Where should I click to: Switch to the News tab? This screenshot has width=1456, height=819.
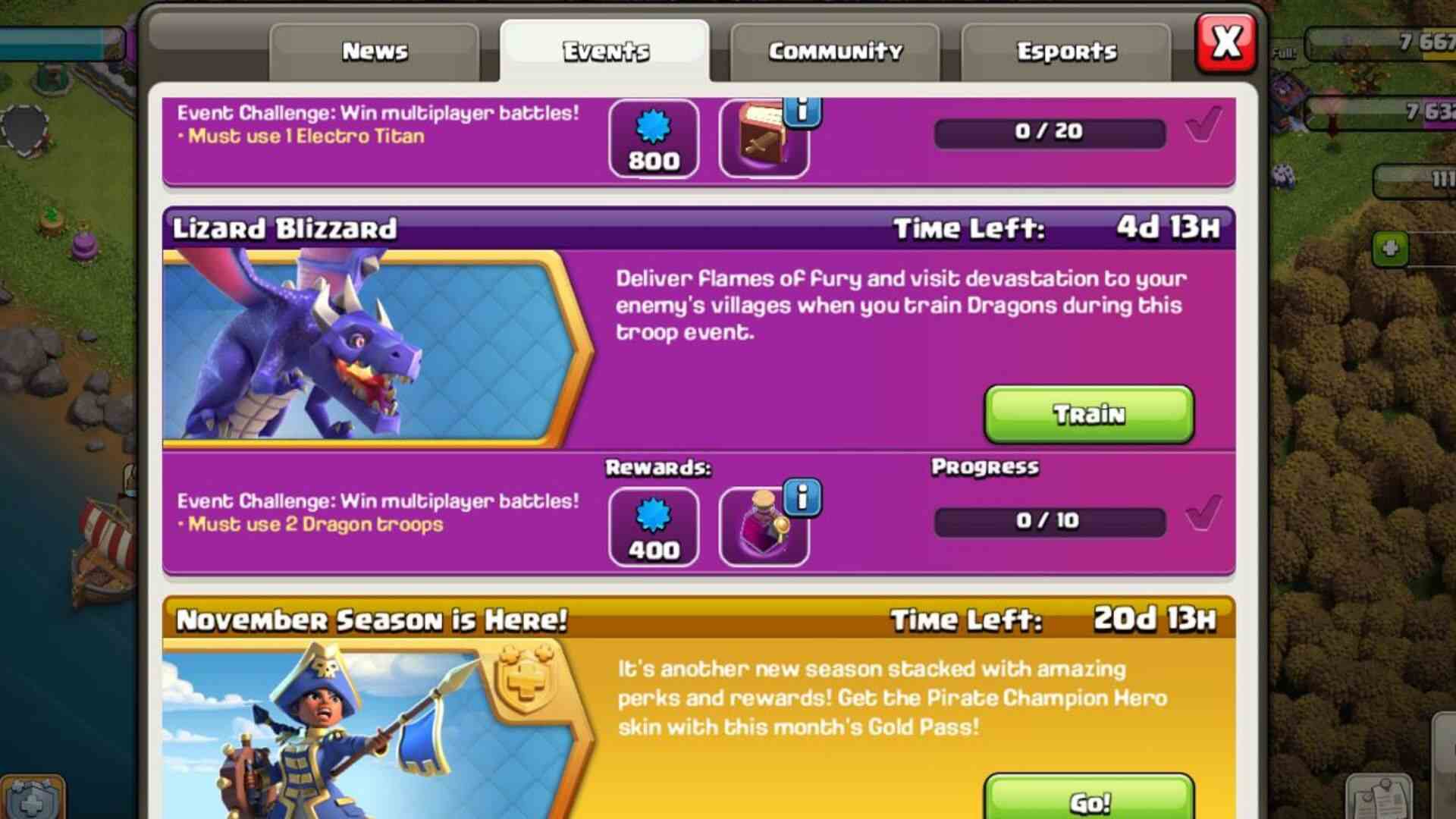pyautogui.click(x=375, y=51)
